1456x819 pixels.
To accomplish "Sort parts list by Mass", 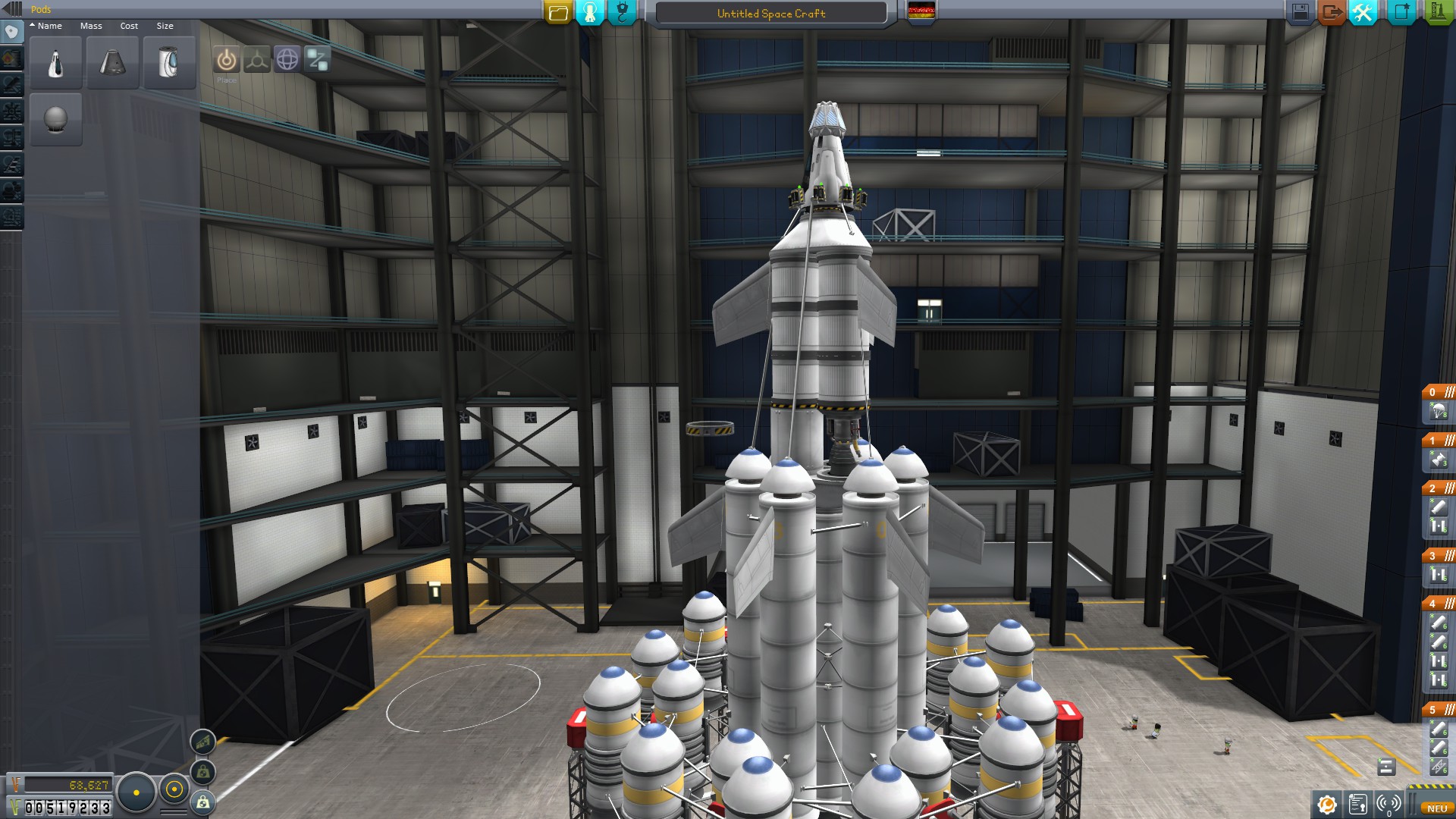I will coord(91,26).
